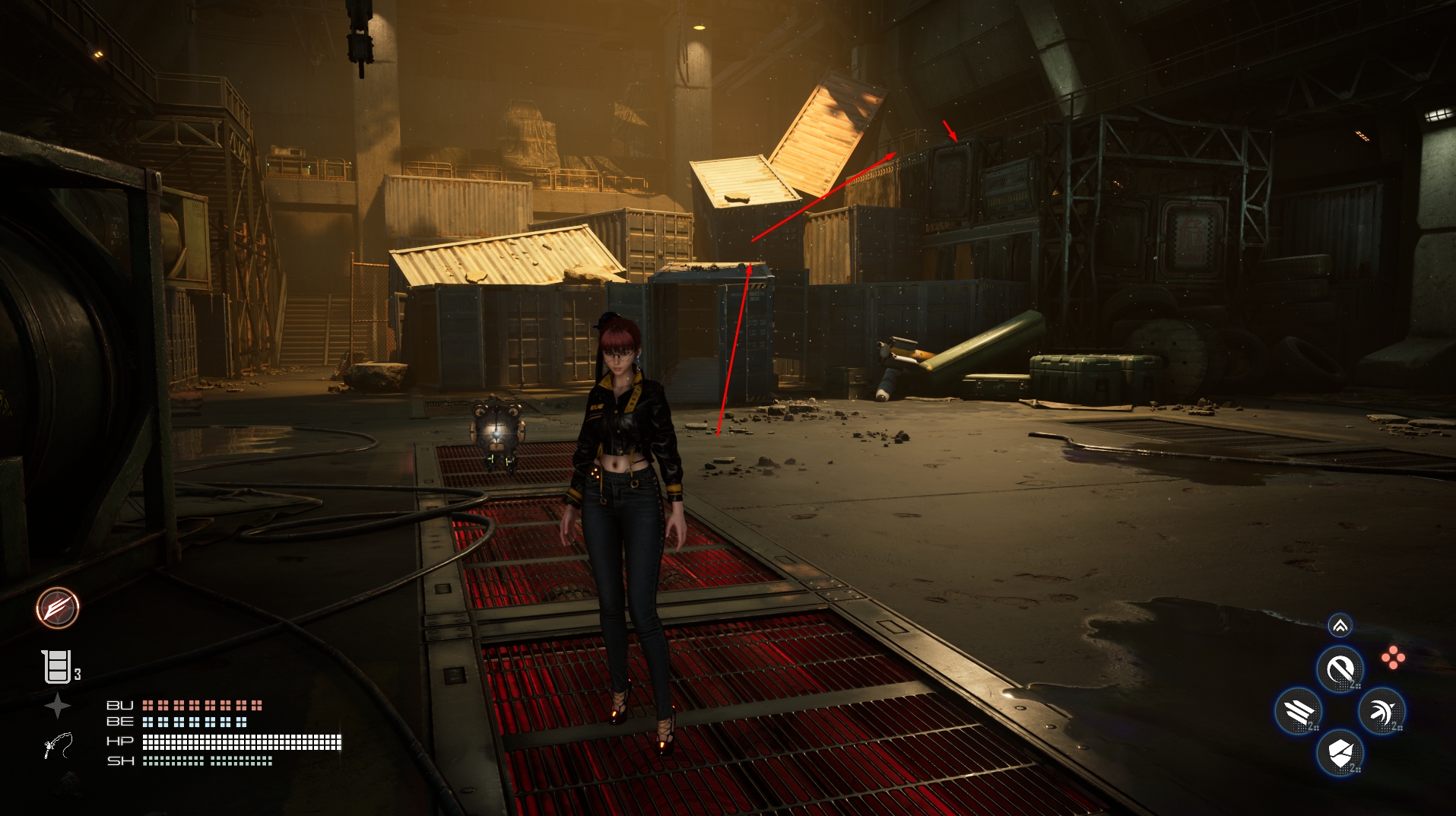Tap the double chevron up icon
Screen dimensions: 1456x816
1340,626
